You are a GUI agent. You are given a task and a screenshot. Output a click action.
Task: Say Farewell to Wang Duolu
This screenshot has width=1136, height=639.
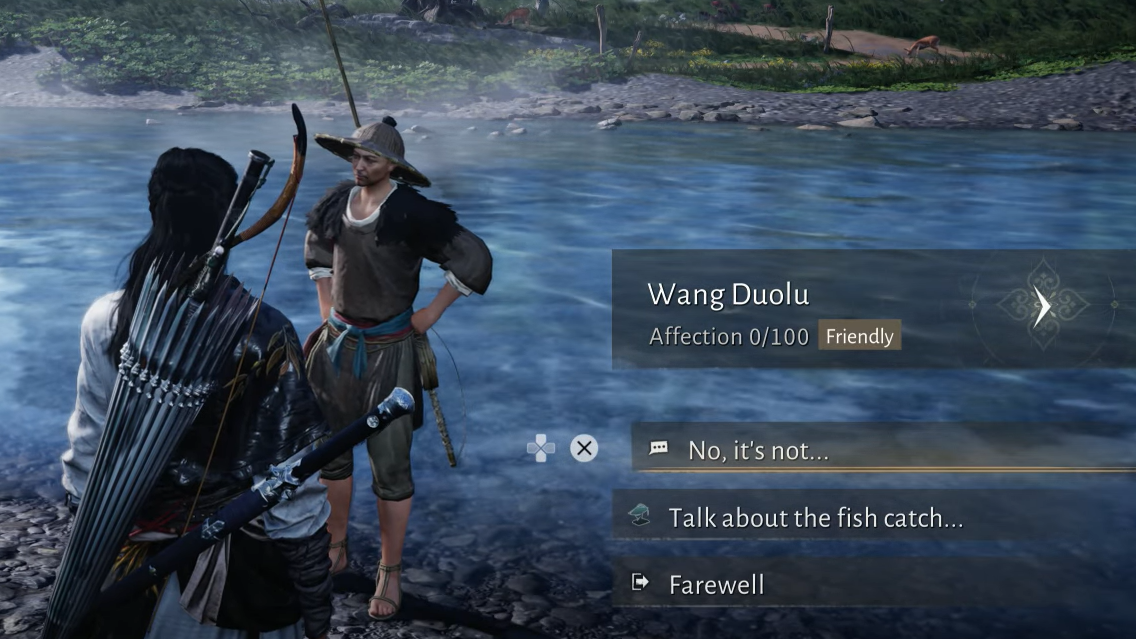(x=716, y=584)
